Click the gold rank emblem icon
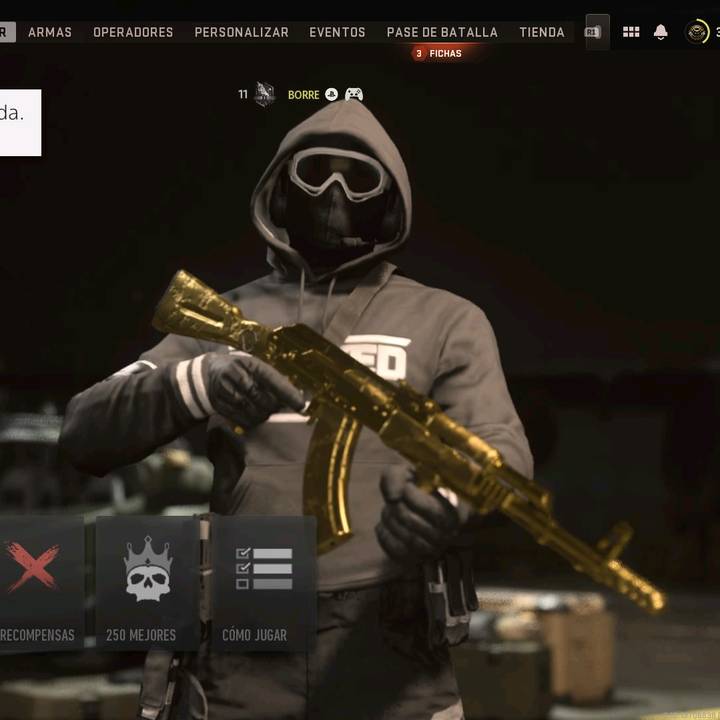This screenshot has width=720, height=720. click(x=697, y=32)
